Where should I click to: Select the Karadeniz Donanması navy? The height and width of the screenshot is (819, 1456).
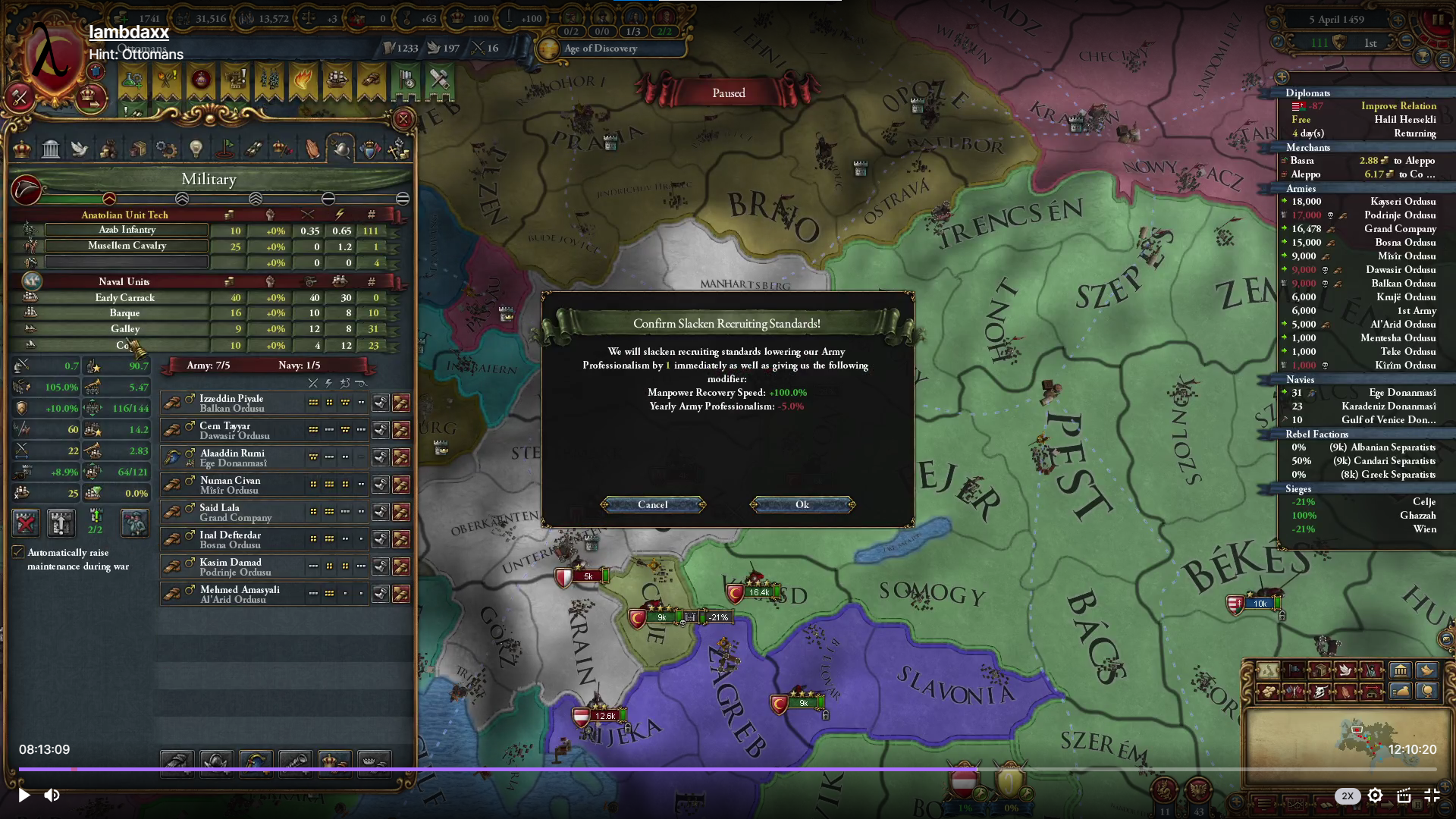[1388, 406]
